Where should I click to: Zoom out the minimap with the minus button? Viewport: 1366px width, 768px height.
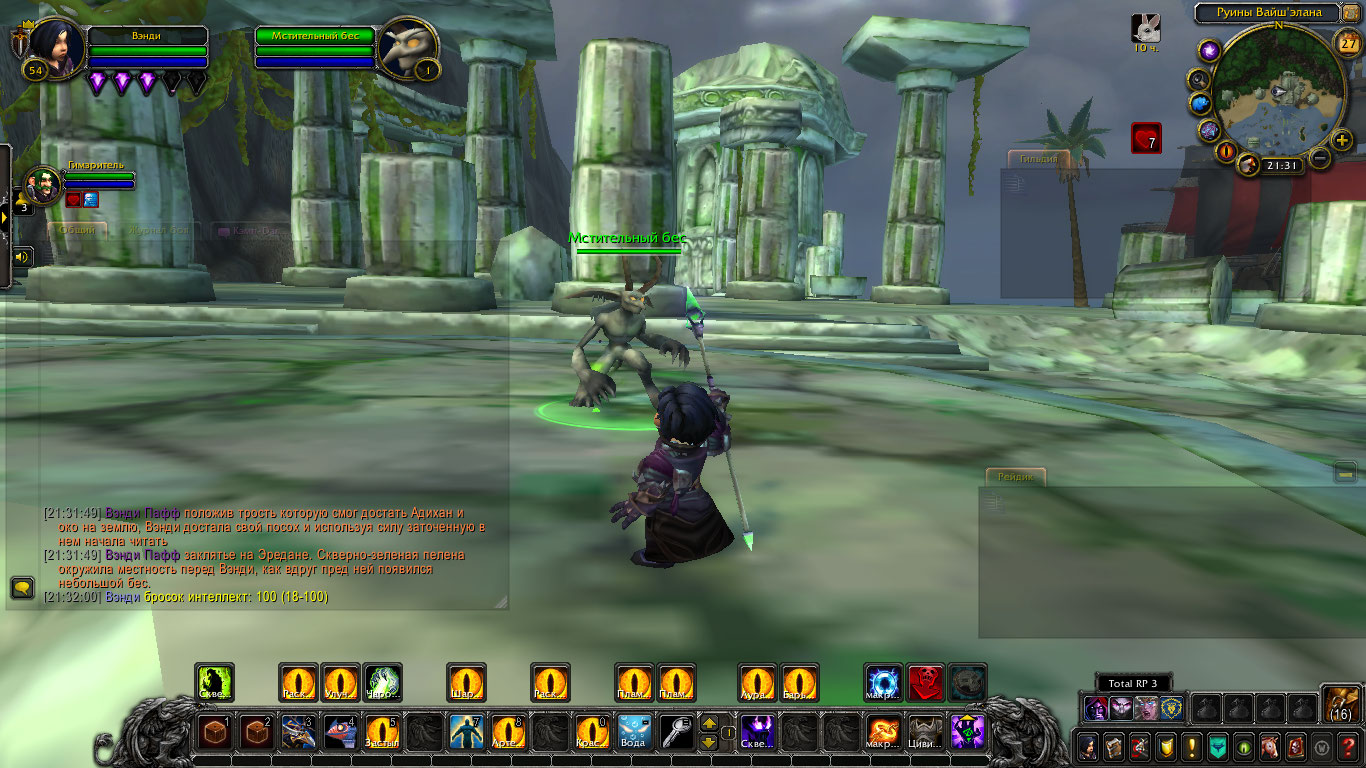(x=1320, y=157)
